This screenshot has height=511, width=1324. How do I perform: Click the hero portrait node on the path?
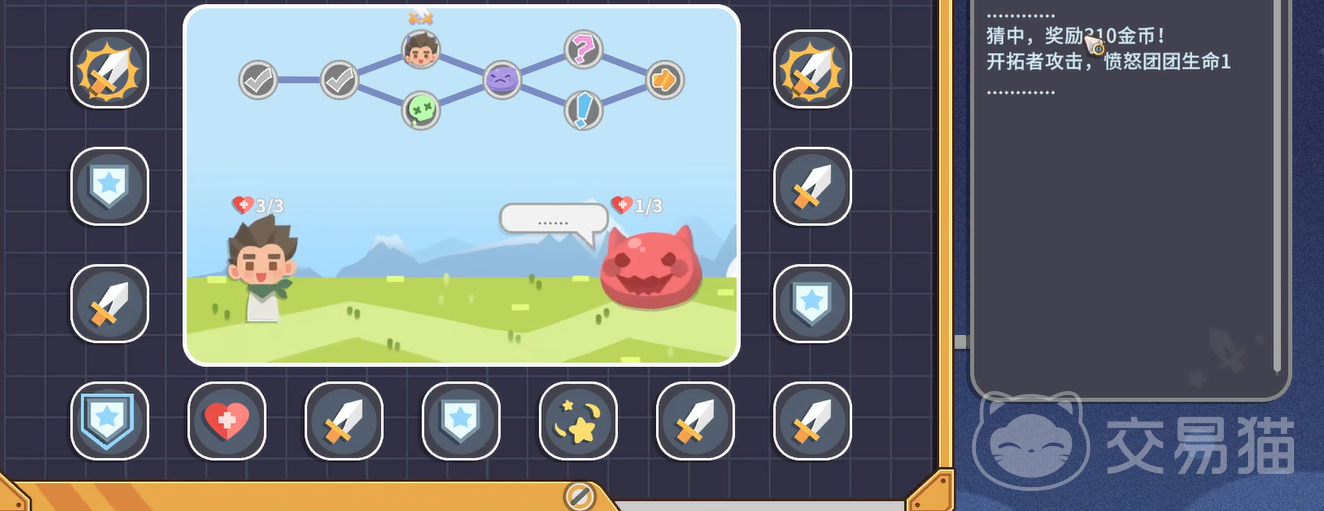421,49
